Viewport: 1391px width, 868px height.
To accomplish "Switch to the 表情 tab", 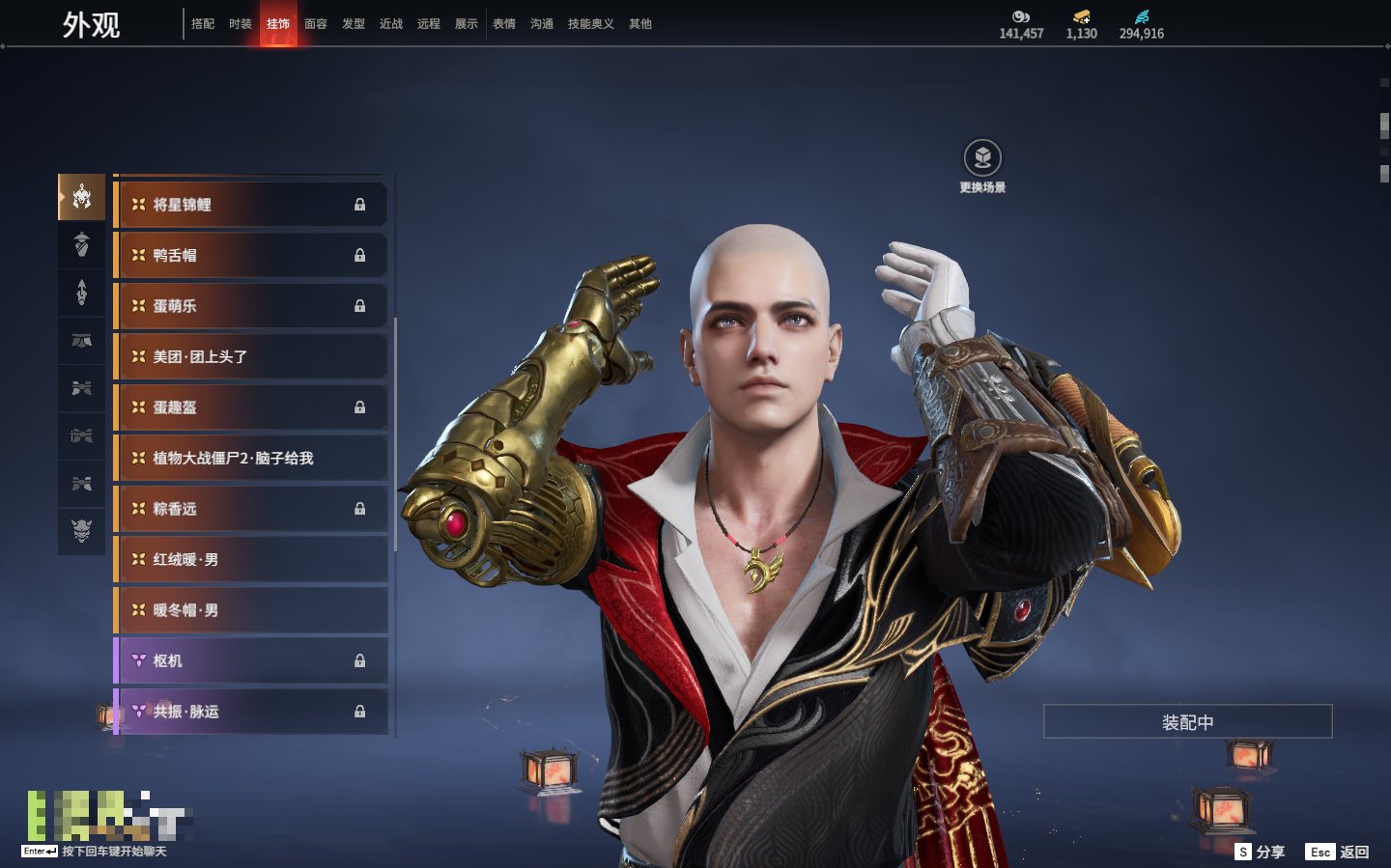I will tap(504, 24).
